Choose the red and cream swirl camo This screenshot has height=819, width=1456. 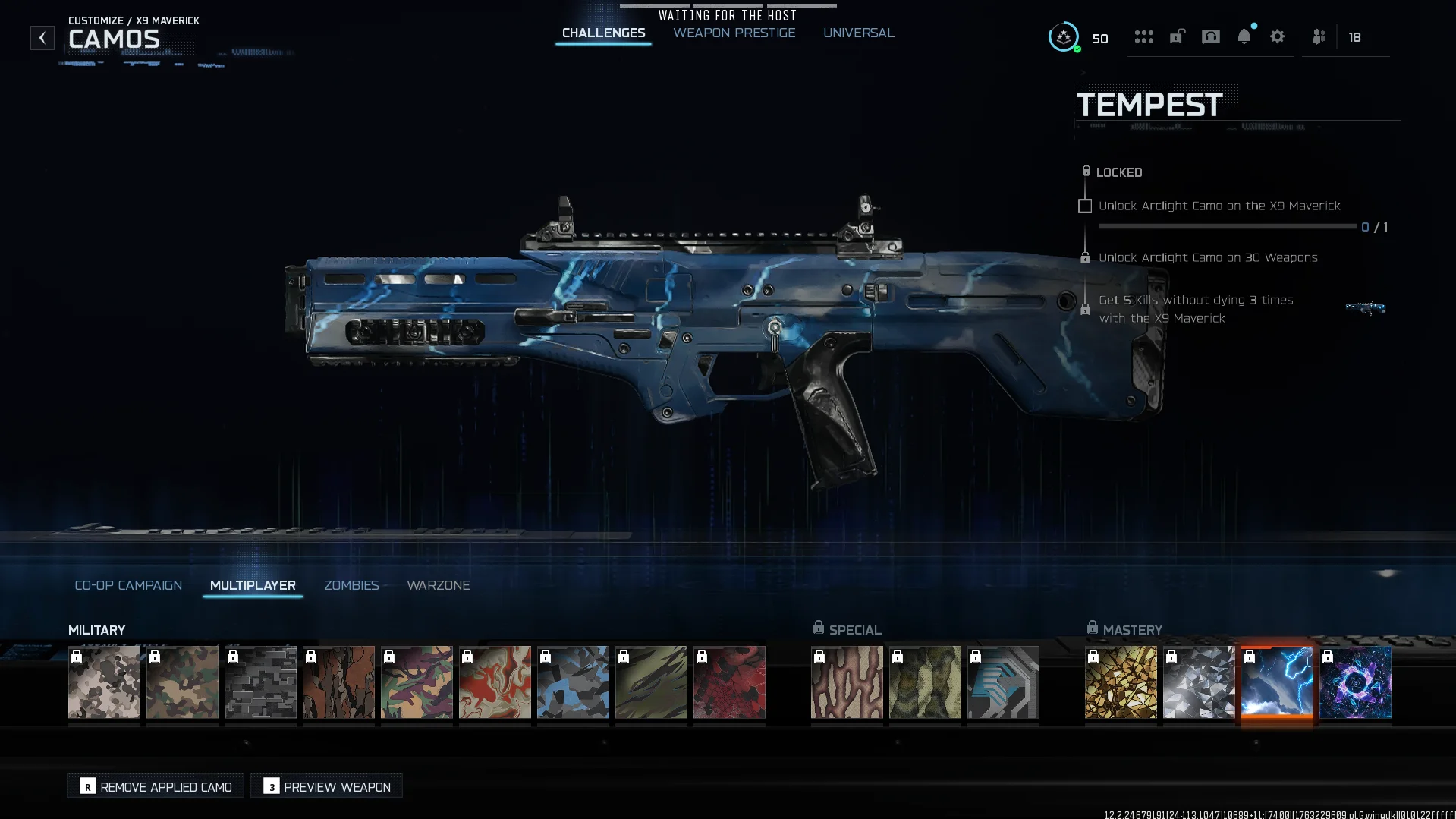(x=495, y=682)
